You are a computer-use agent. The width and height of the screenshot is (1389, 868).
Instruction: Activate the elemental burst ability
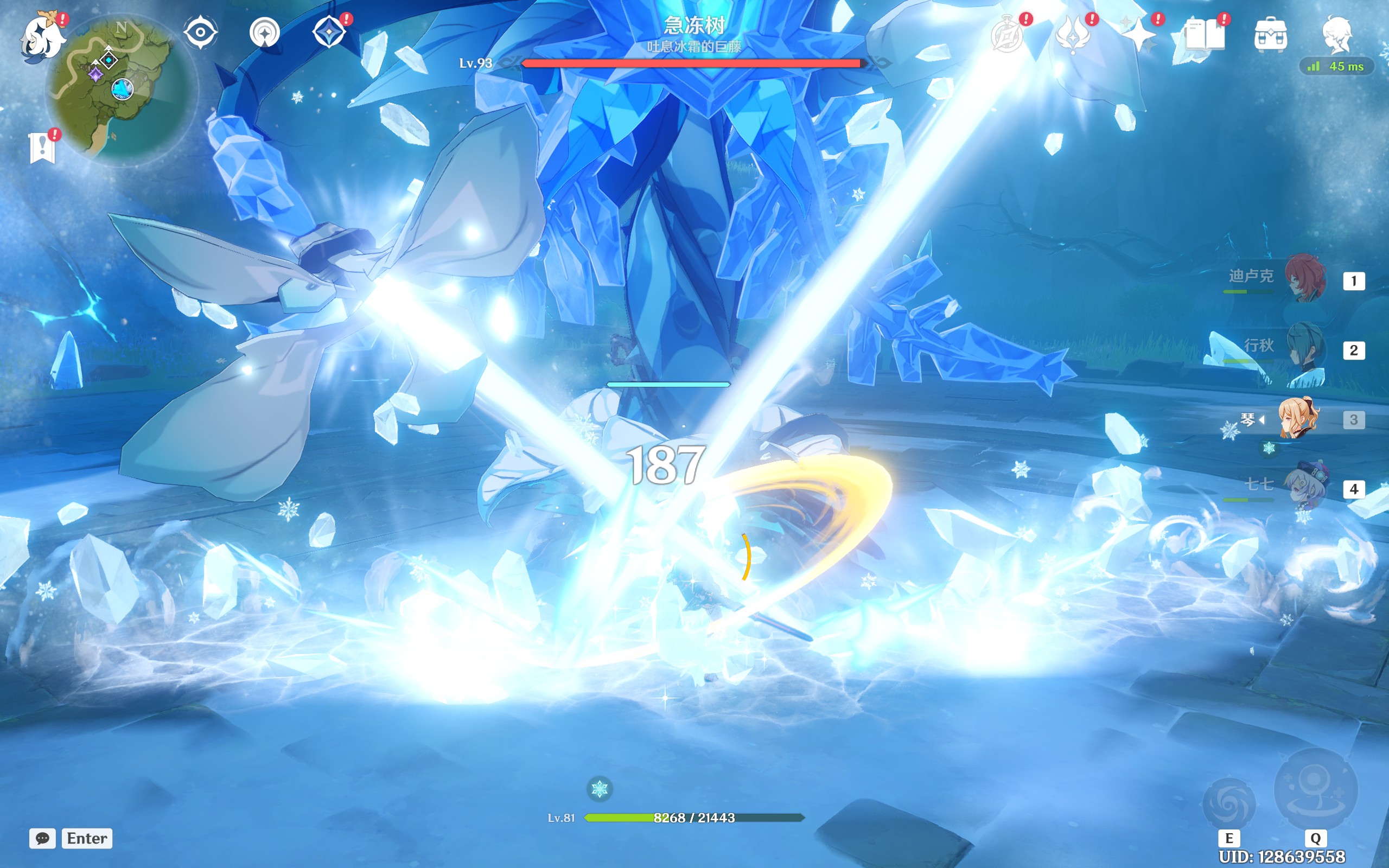[x=1316, y=790]
